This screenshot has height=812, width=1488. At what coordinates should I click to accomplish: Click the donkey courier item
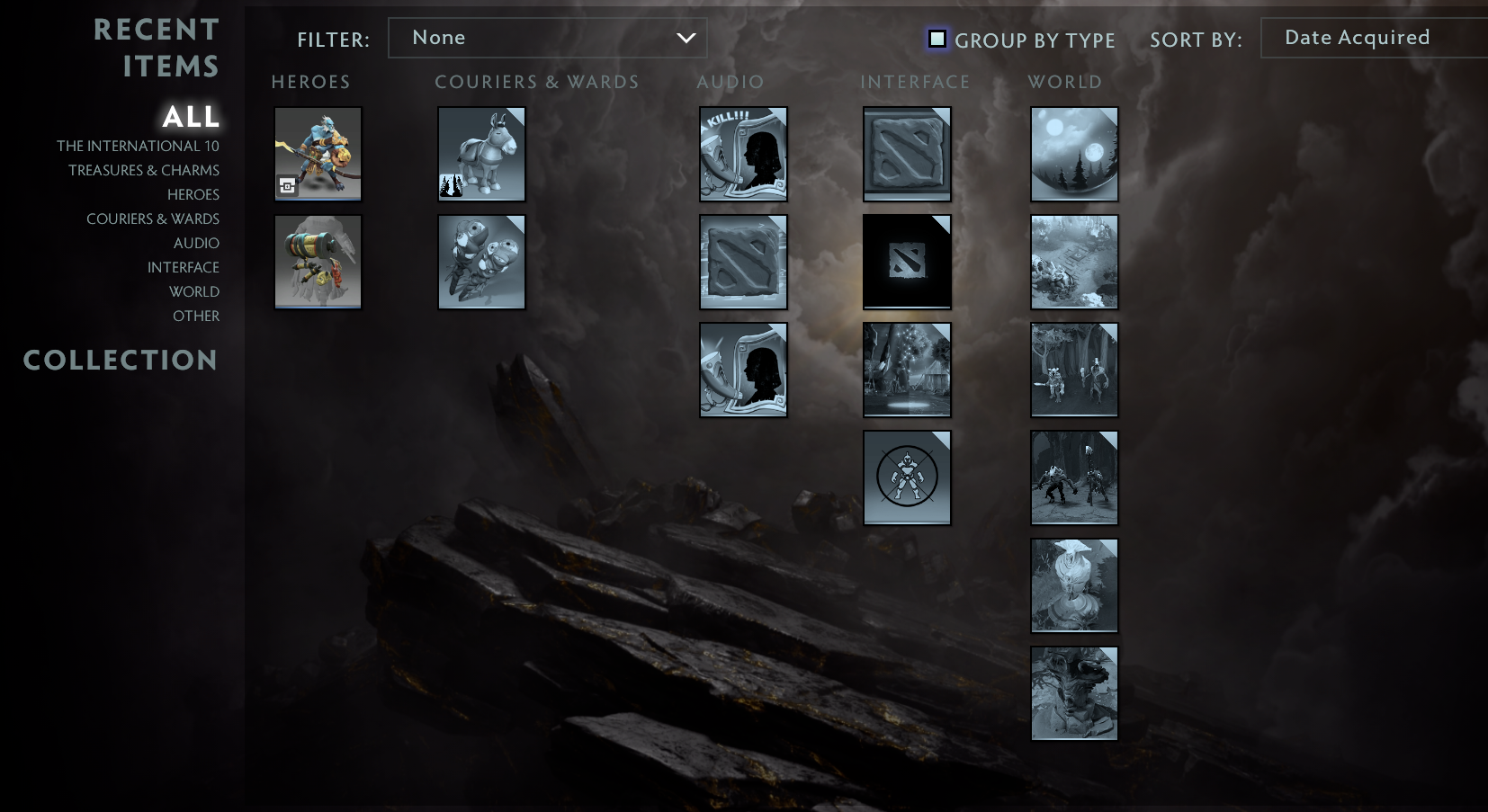click(481, 154)
